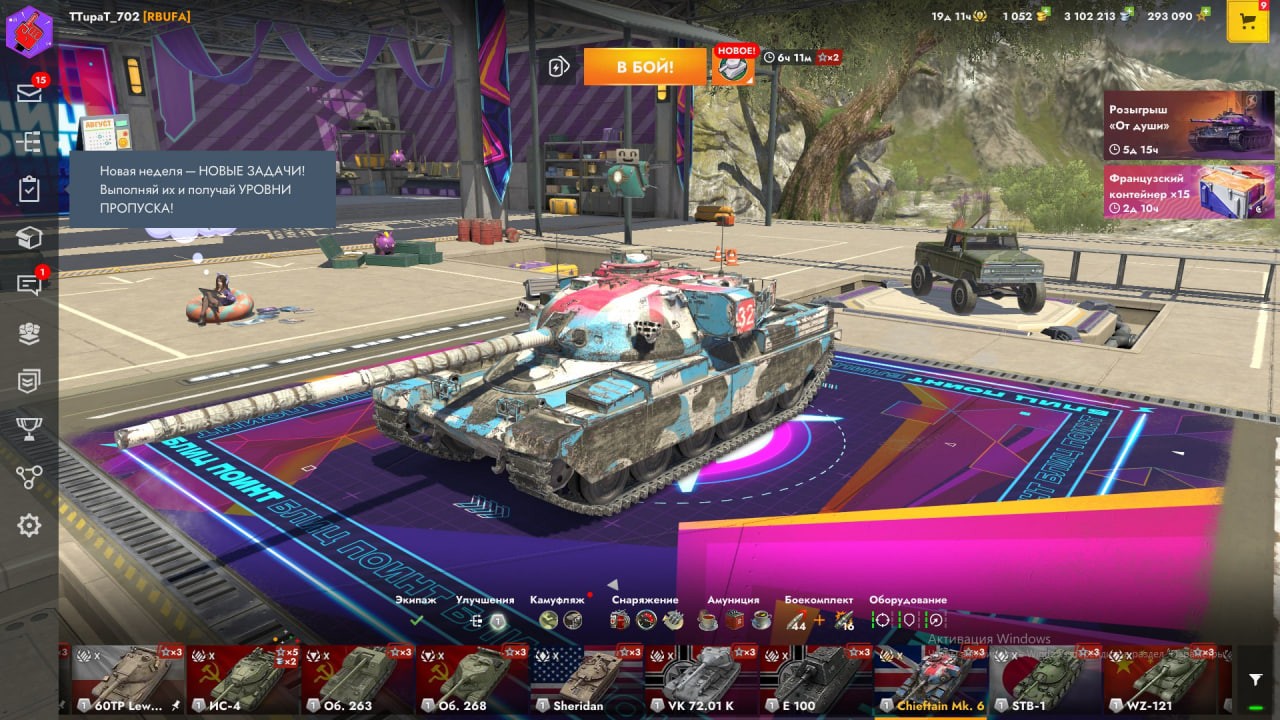Open the missions clipboard icon
The height and width of the screenshot is (720, 1280).
tap(29, 189)
